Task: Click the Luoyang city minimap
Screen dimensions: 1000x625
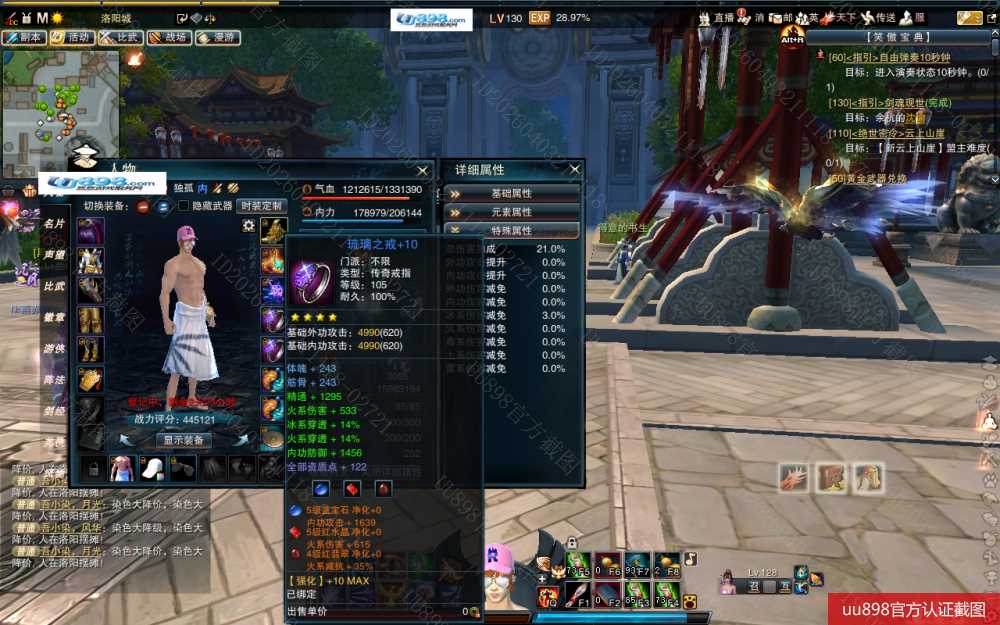Action: [60, 98]
